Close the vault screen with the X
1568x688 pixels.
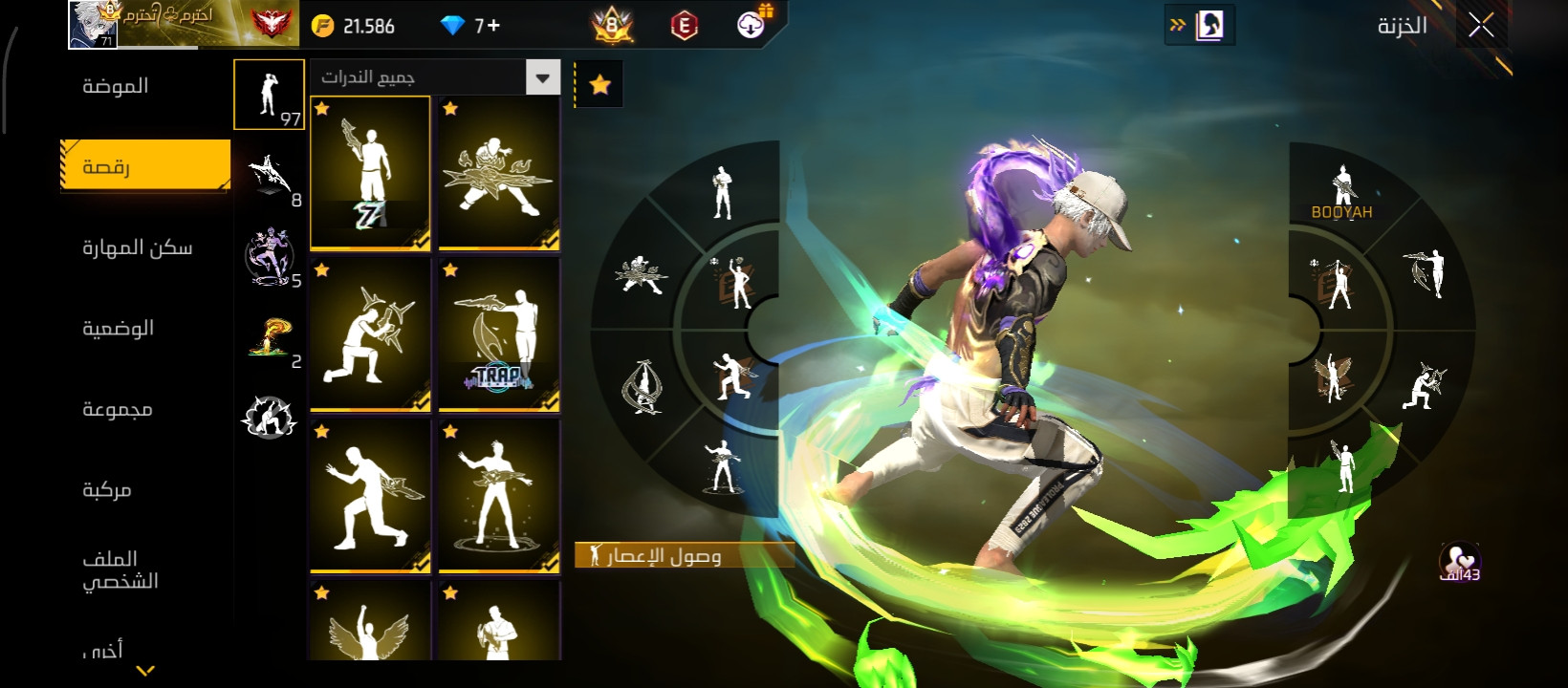pyautogui.click(x=1481, y=26)
